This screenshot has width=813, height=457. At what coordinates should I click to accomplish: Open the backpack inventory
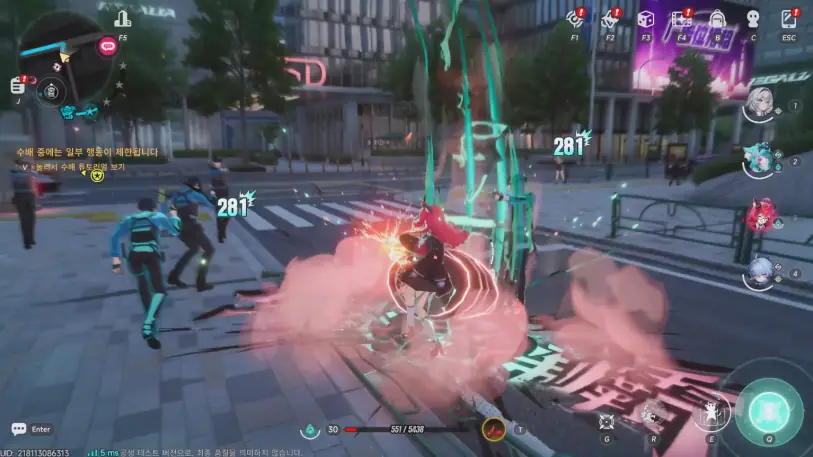tap(717, 18)
